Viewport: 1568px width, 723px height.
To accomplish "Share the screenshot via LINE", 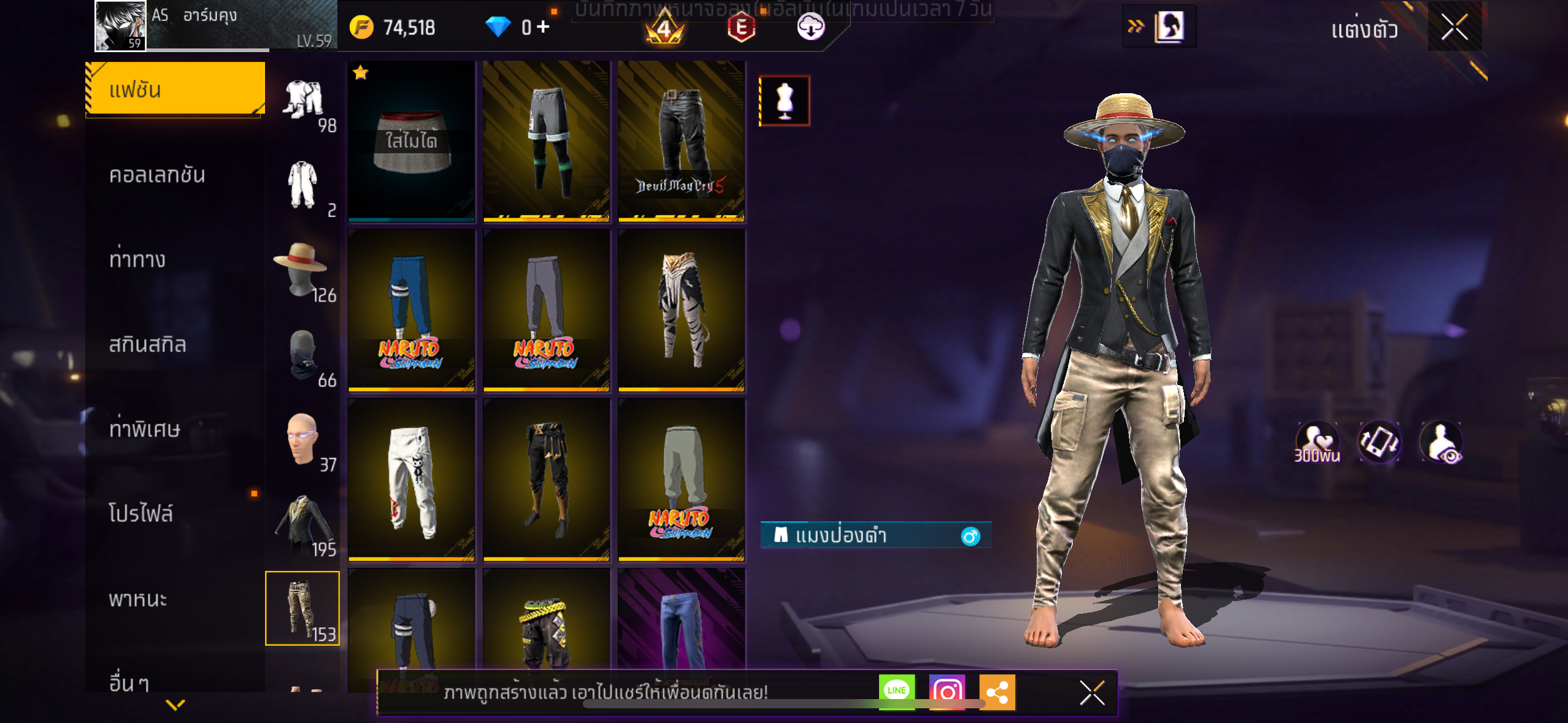I will pyautogui.click(x=896, y=691).
